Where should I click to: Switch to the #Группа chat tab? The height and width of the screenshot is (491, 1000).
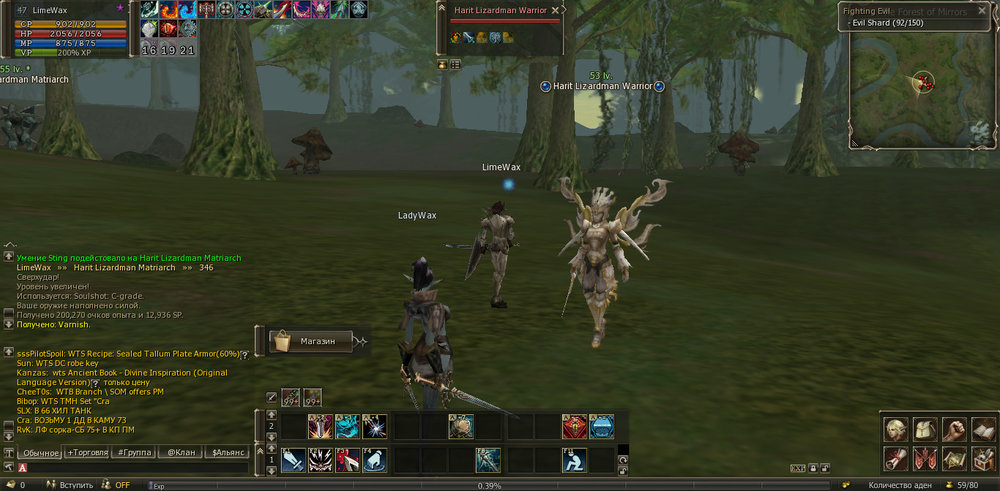134,453
